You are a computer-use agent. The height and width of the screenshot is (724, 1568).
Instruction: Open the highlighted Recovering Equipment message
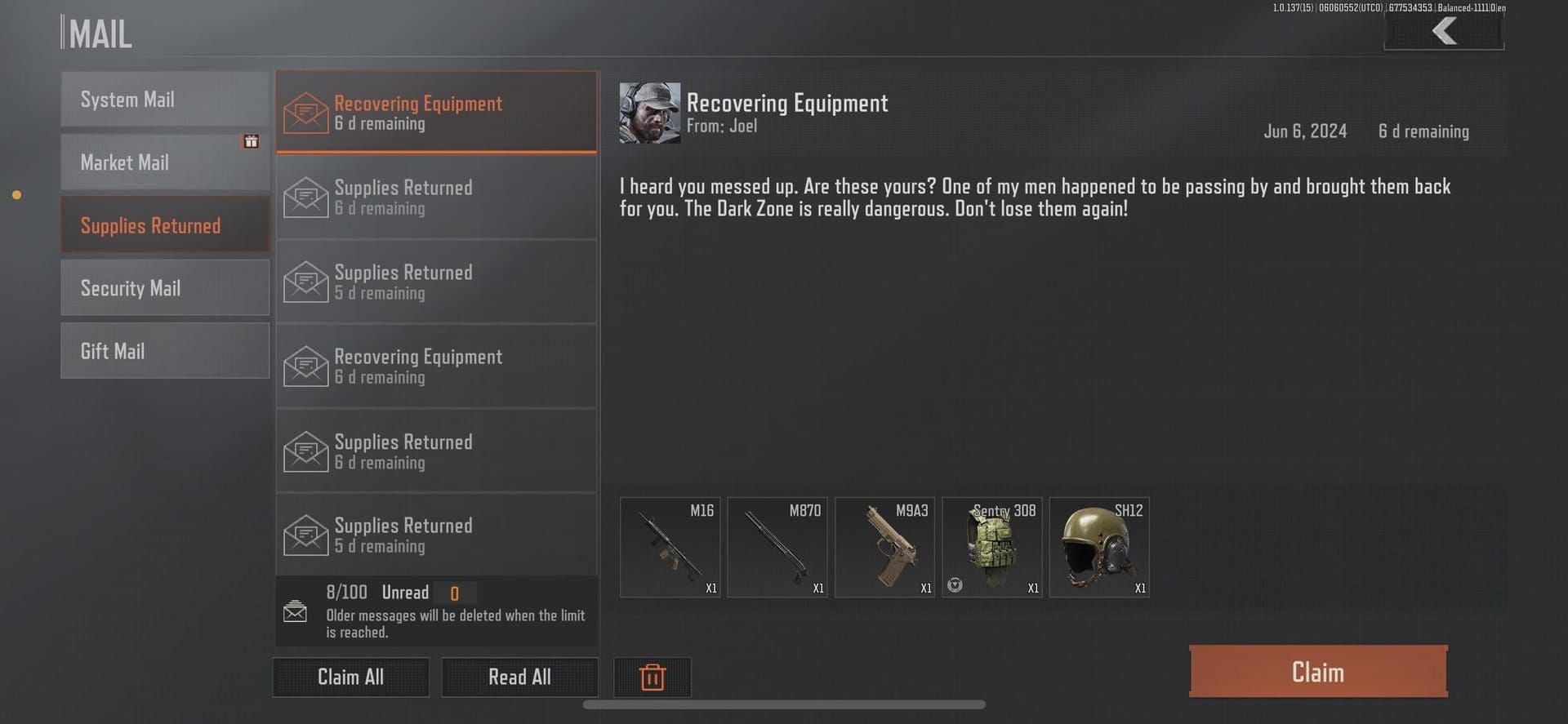(x=436, y=113)
